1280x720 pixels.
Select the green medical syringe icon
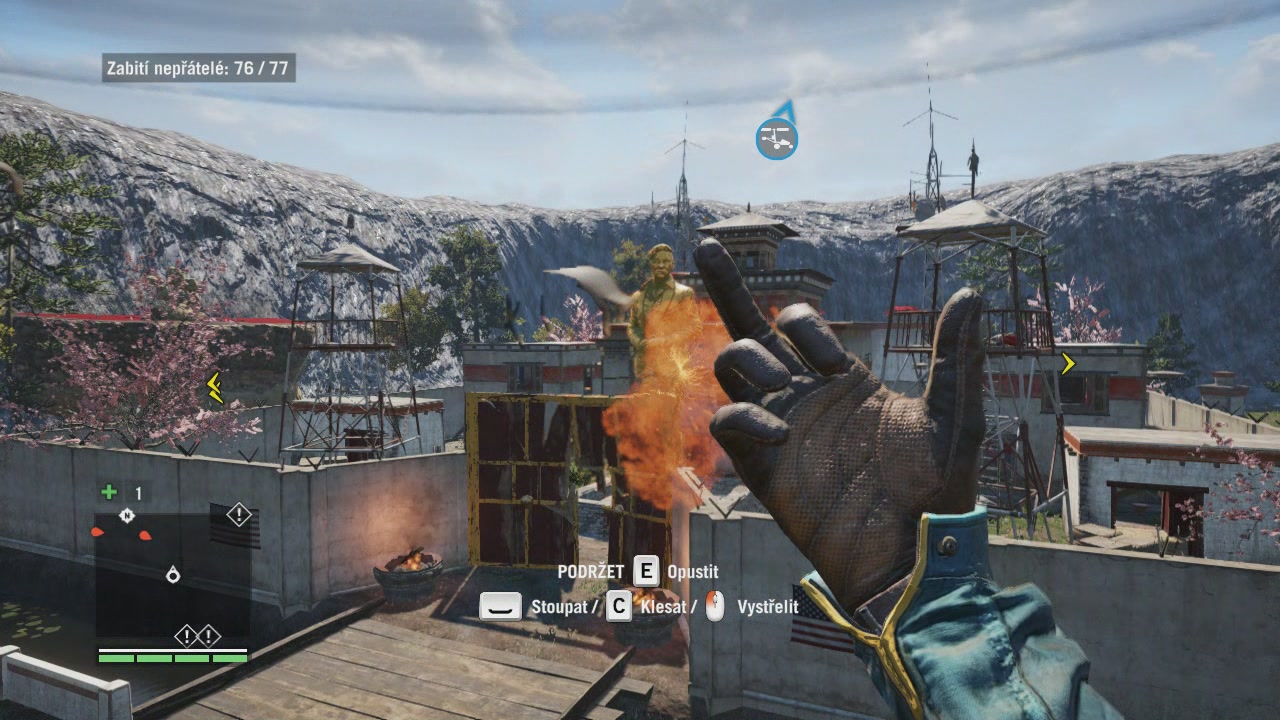point(109,492)
